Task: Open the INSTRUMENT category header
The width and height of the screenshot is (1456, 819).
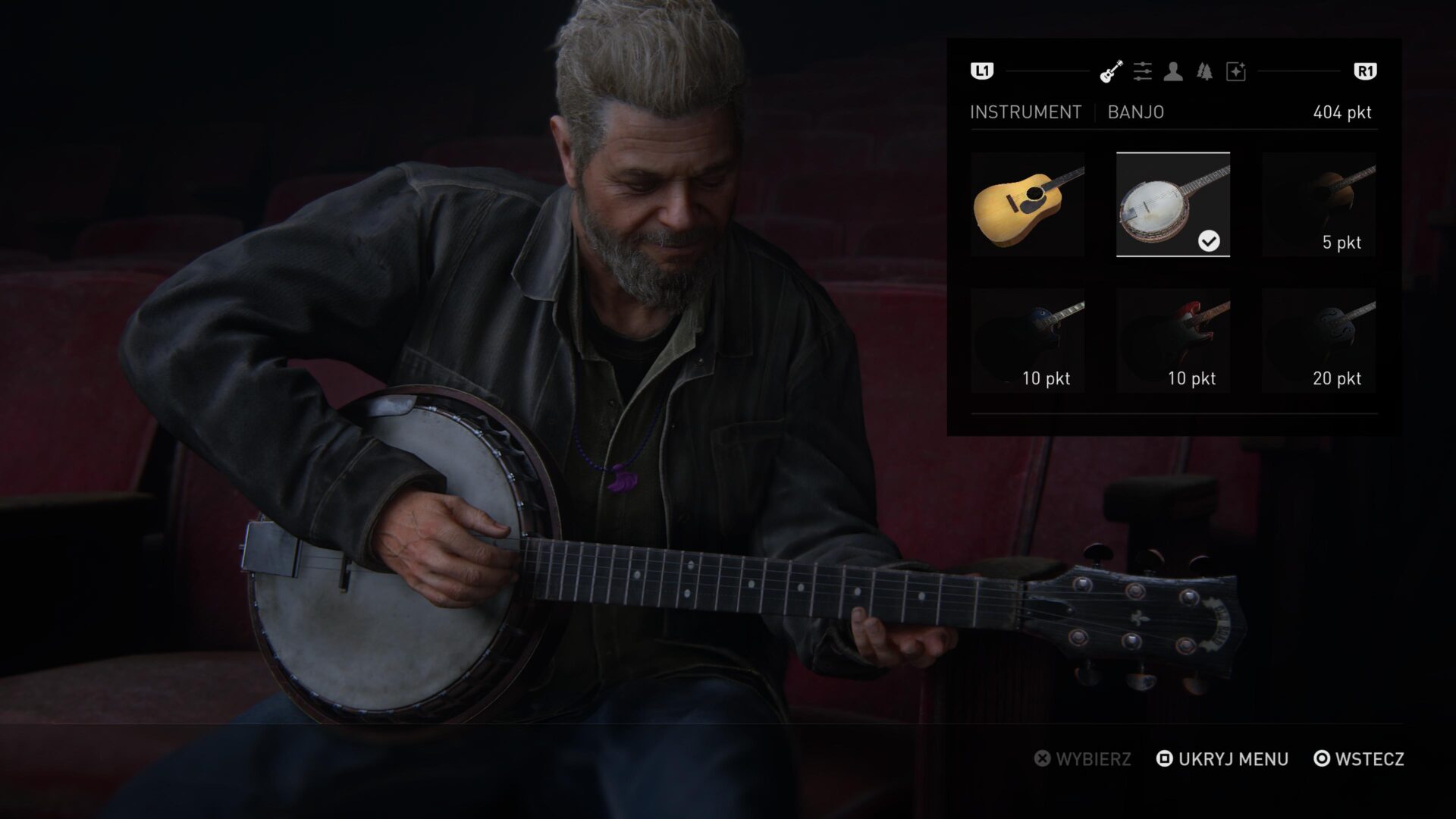Action: tap(1025, 112)
